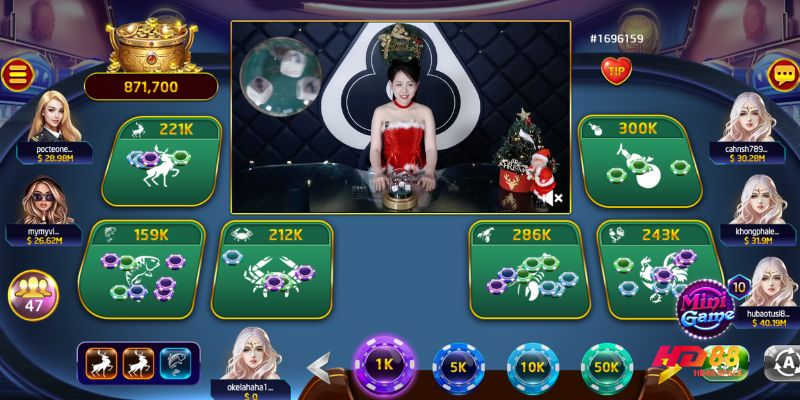Open the player list showing 47
Image resolution: width=800 pixels, height=400 pixels.
pos(33,297)
